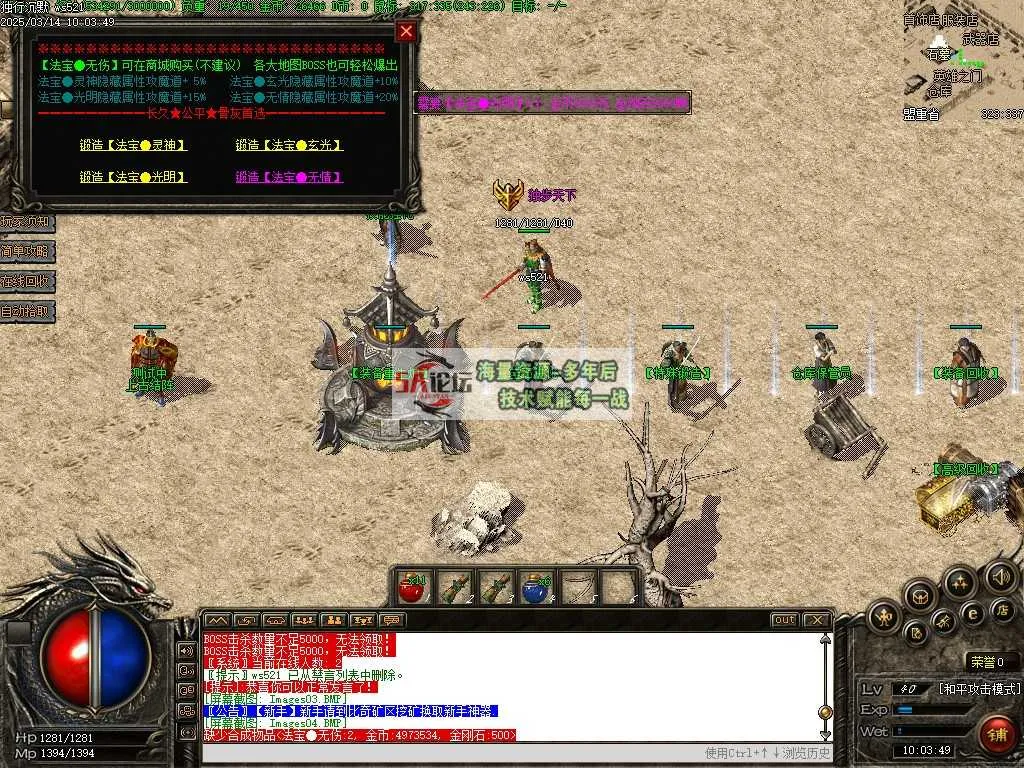Screen dimensions: 1024x768
Task: Choose 锻造【法宝●灵神】 option
Action: click(x=133, y=145)
